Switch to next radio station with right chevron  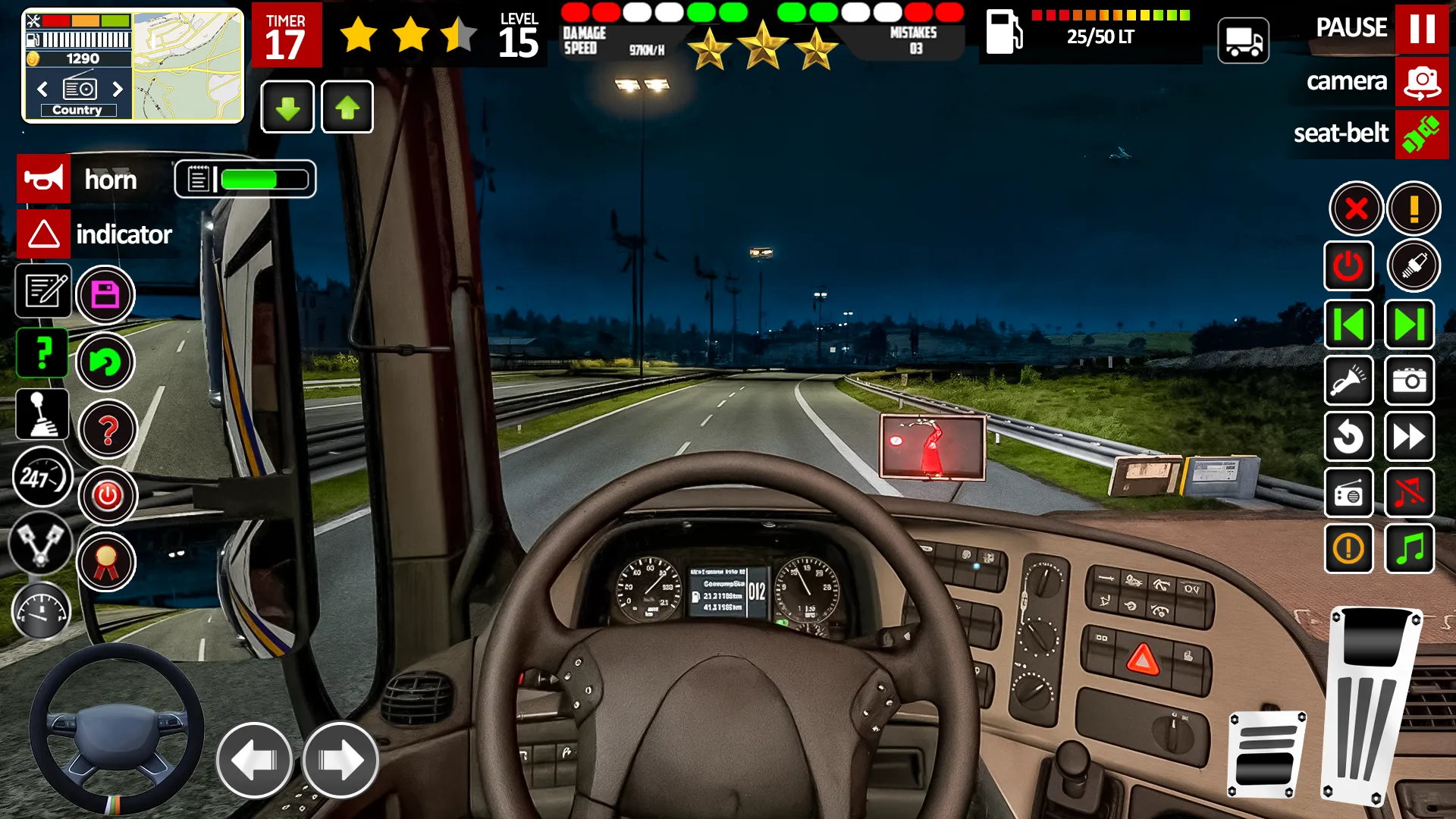click(x=119, y=89)
